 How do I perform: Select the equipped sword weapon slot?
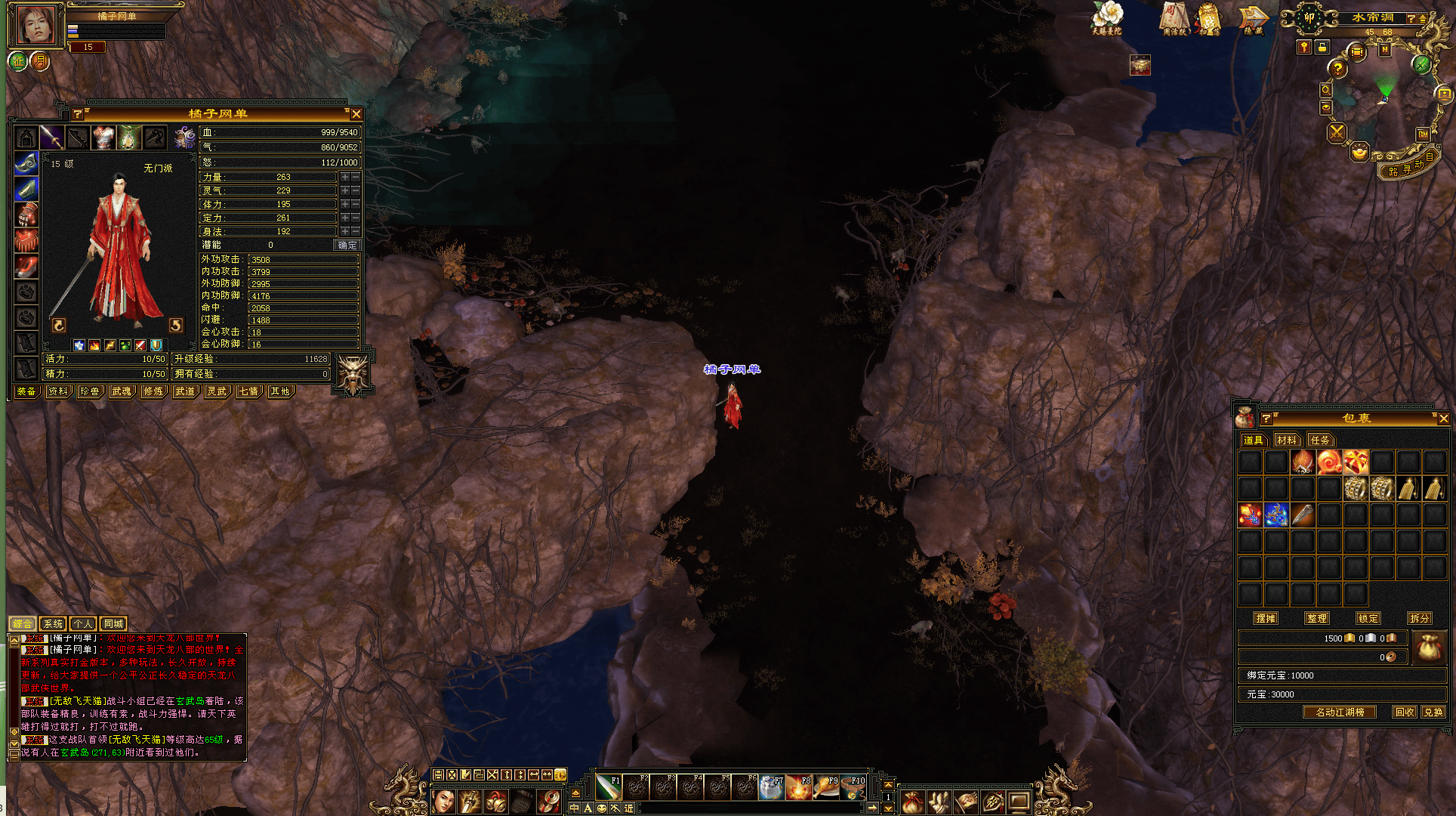[51, 138]
